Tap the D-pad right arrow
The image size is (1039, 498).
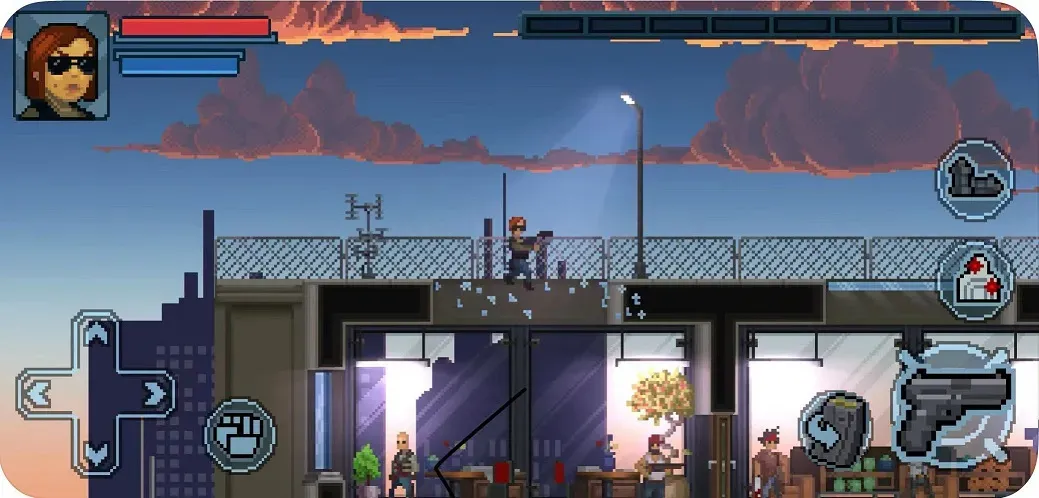(x=154, y=394)
